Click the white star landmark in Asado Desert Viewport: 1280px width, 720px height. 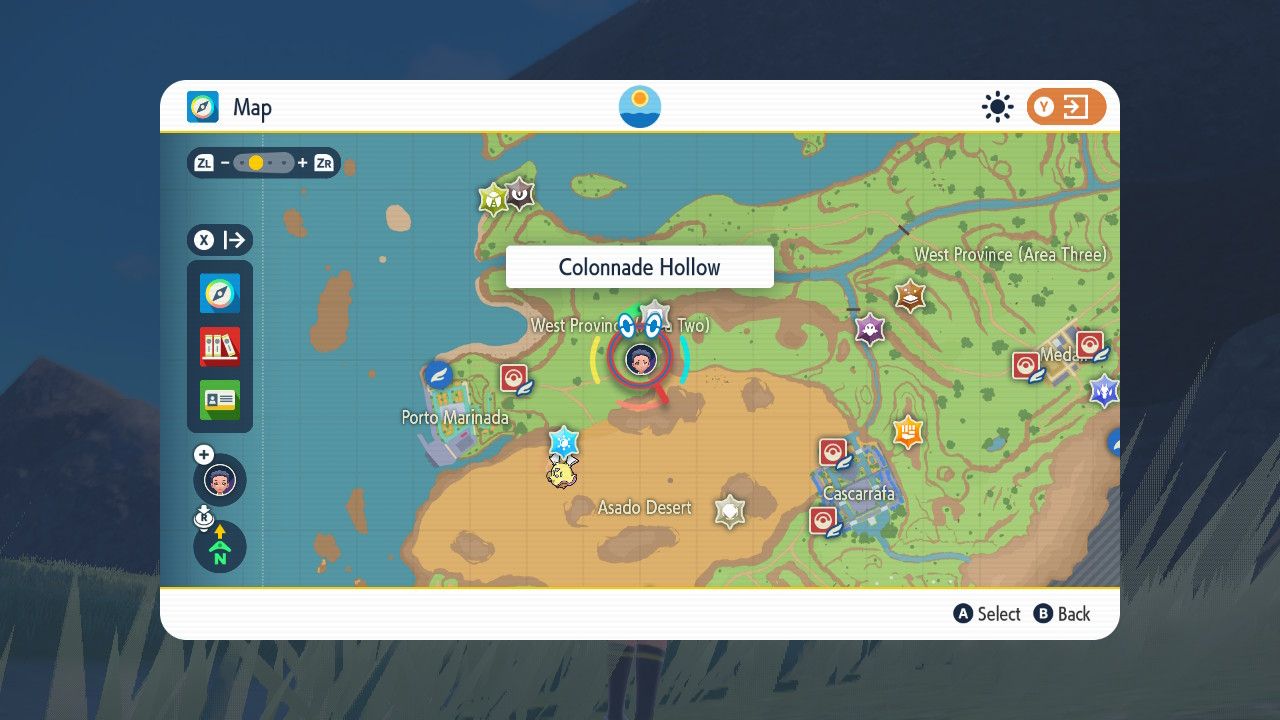click(729, 512)
